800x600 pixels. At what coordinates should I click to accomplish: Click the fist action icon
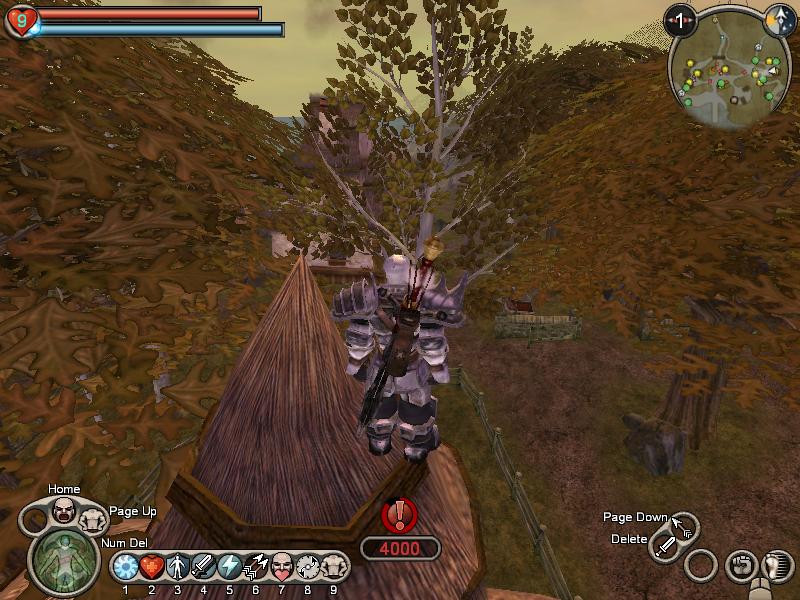(x=741, y=566)
